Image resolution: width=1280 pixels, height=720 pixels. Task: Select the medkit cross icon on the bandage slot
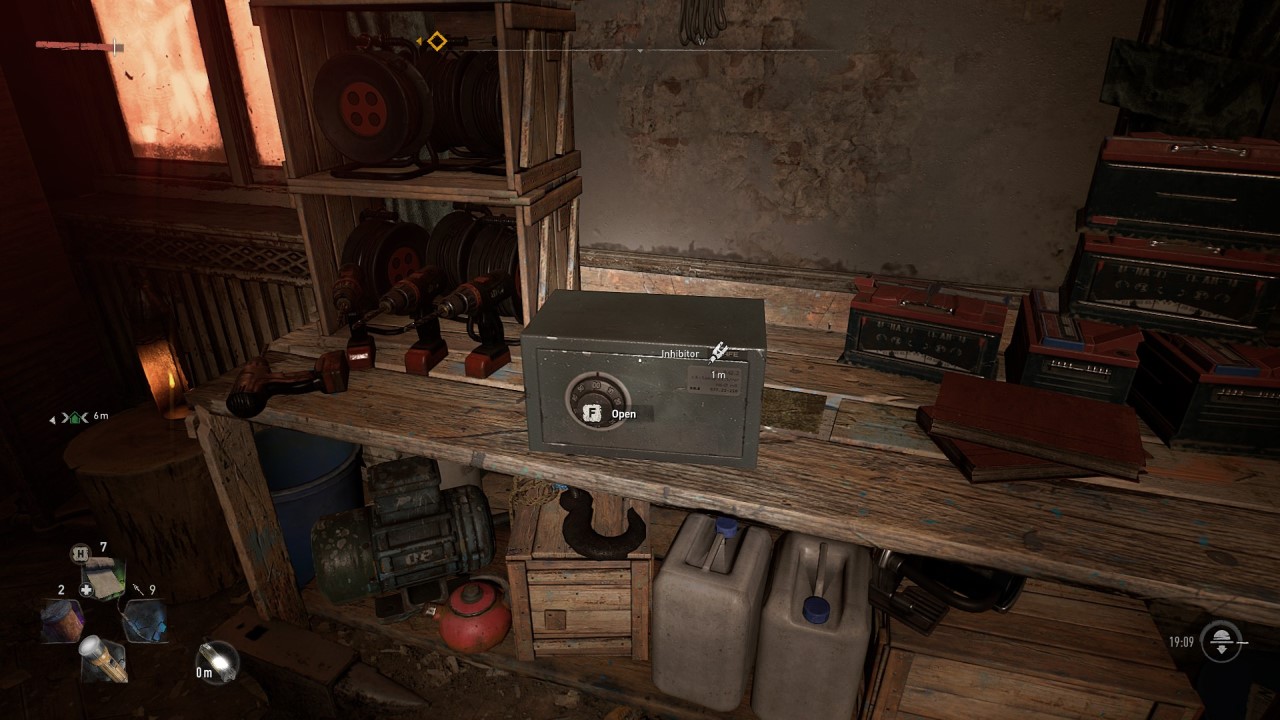[86, 589]
